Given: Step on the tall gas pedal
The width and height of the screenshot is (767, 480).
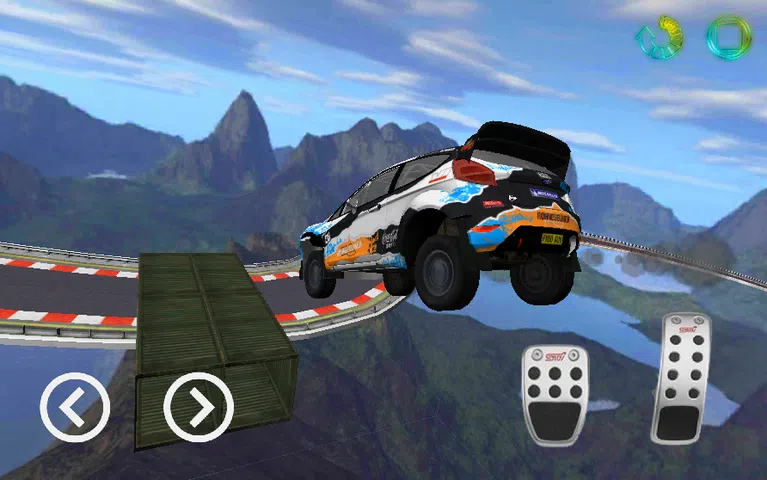Looking at the screenshot, I should (x=681, y=378).
